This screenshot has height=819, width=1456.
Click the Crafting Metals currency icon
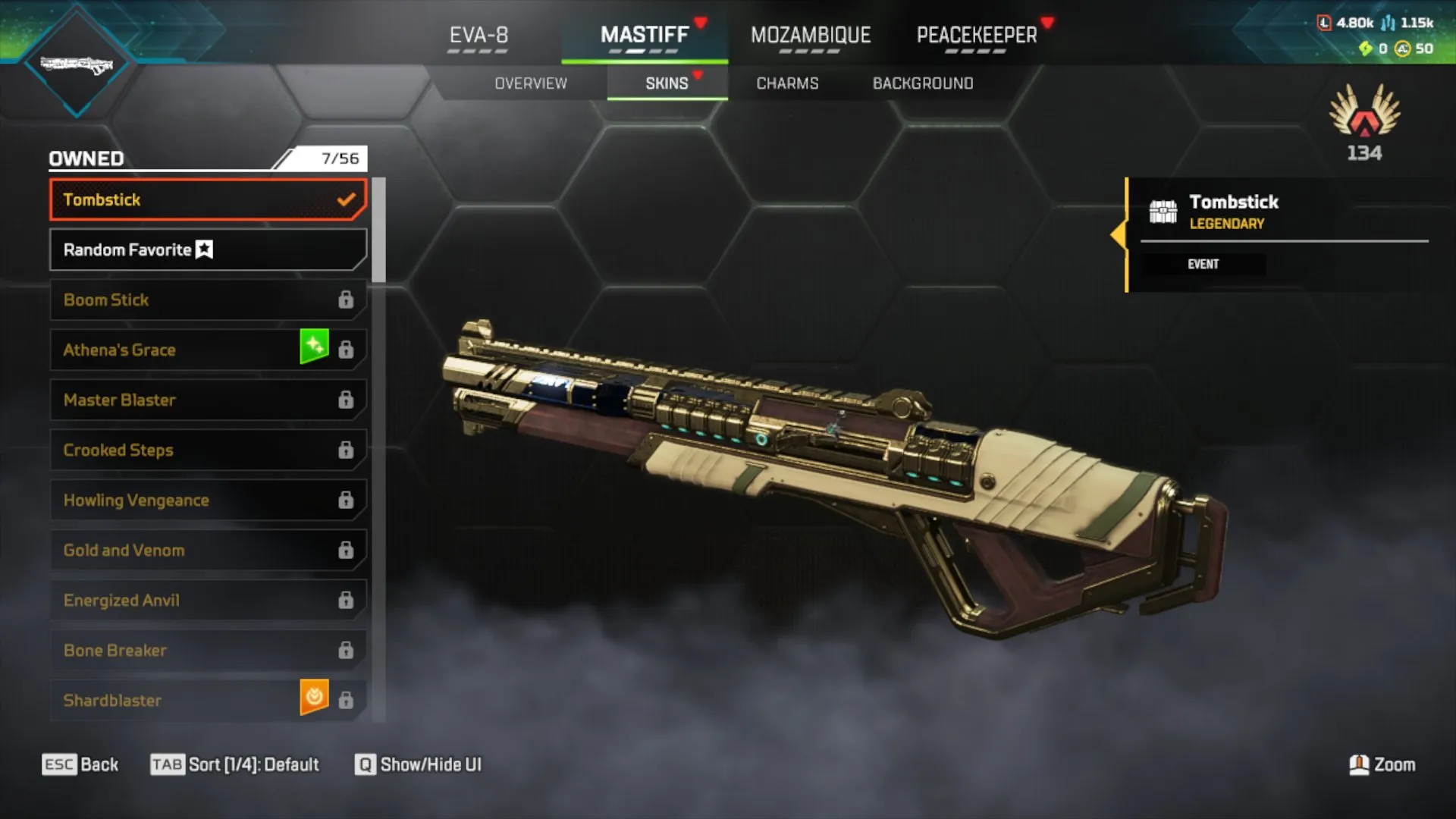1388,23
